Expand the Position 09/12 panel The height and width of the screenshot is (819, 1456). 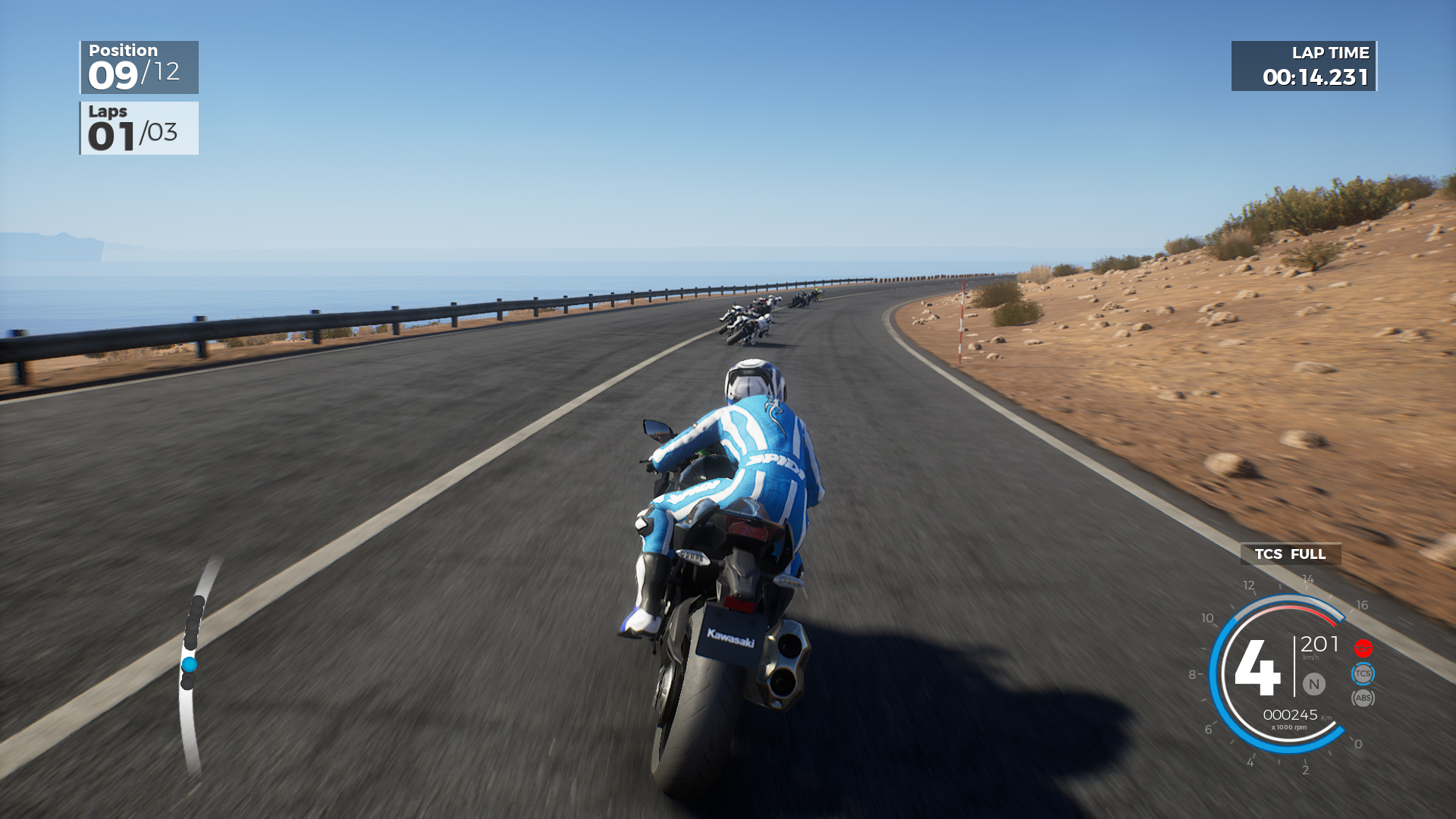click(139, 67)
